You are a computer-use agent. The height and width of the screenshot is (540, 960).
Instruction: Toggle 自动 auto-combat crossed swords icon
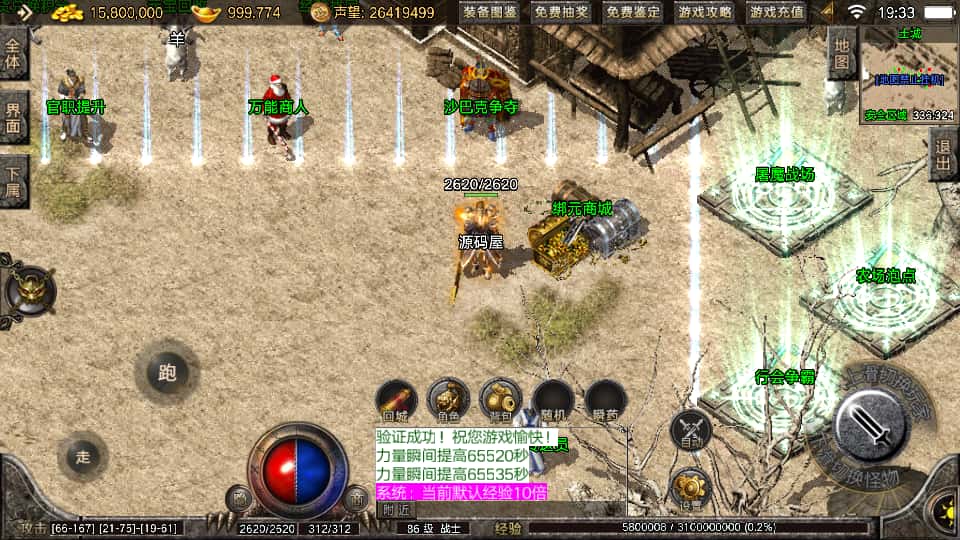click(x=690, y=430)
